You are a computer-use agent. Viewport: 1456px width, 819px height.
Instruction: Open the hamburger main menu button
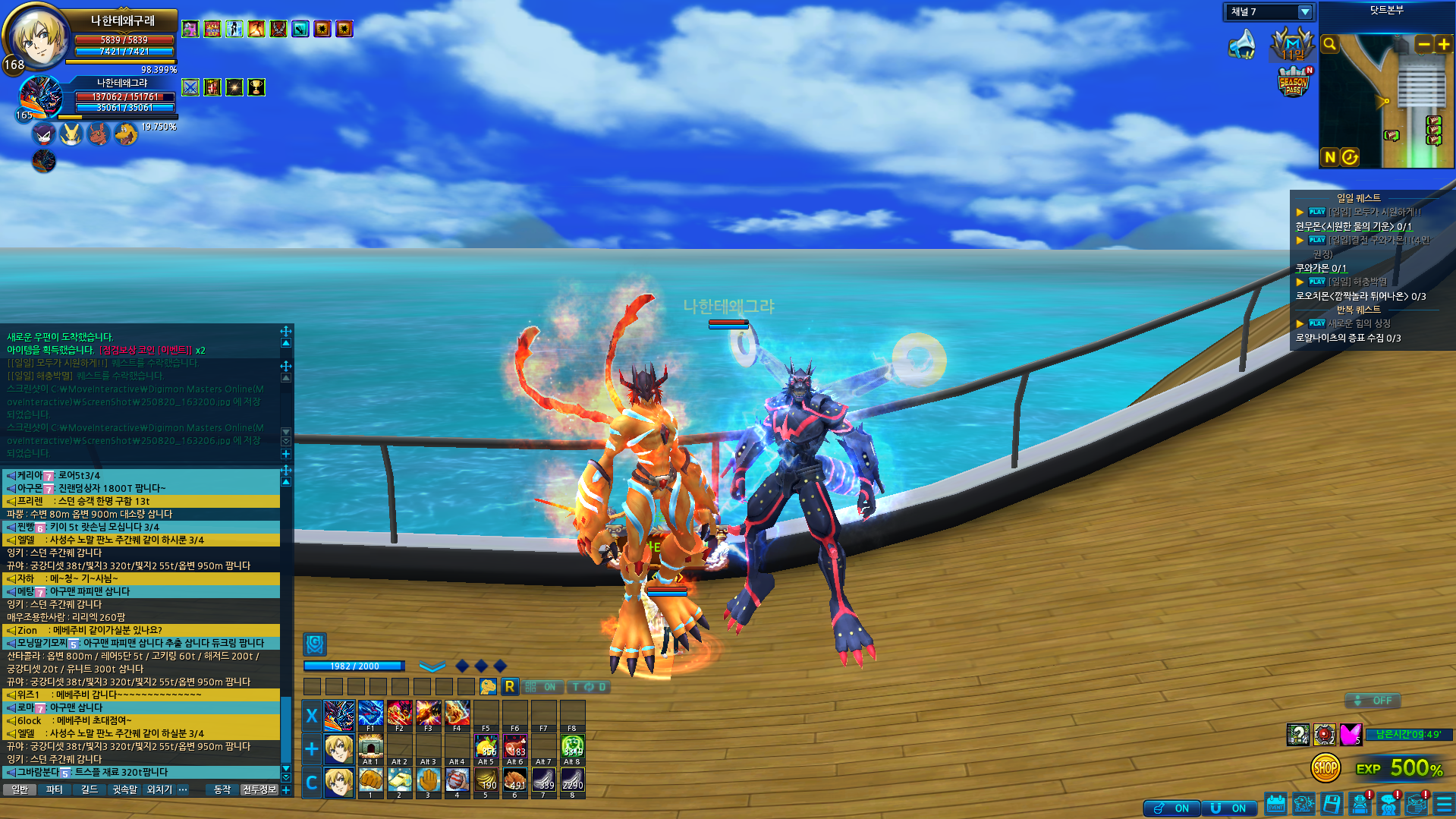point(1444,804)
